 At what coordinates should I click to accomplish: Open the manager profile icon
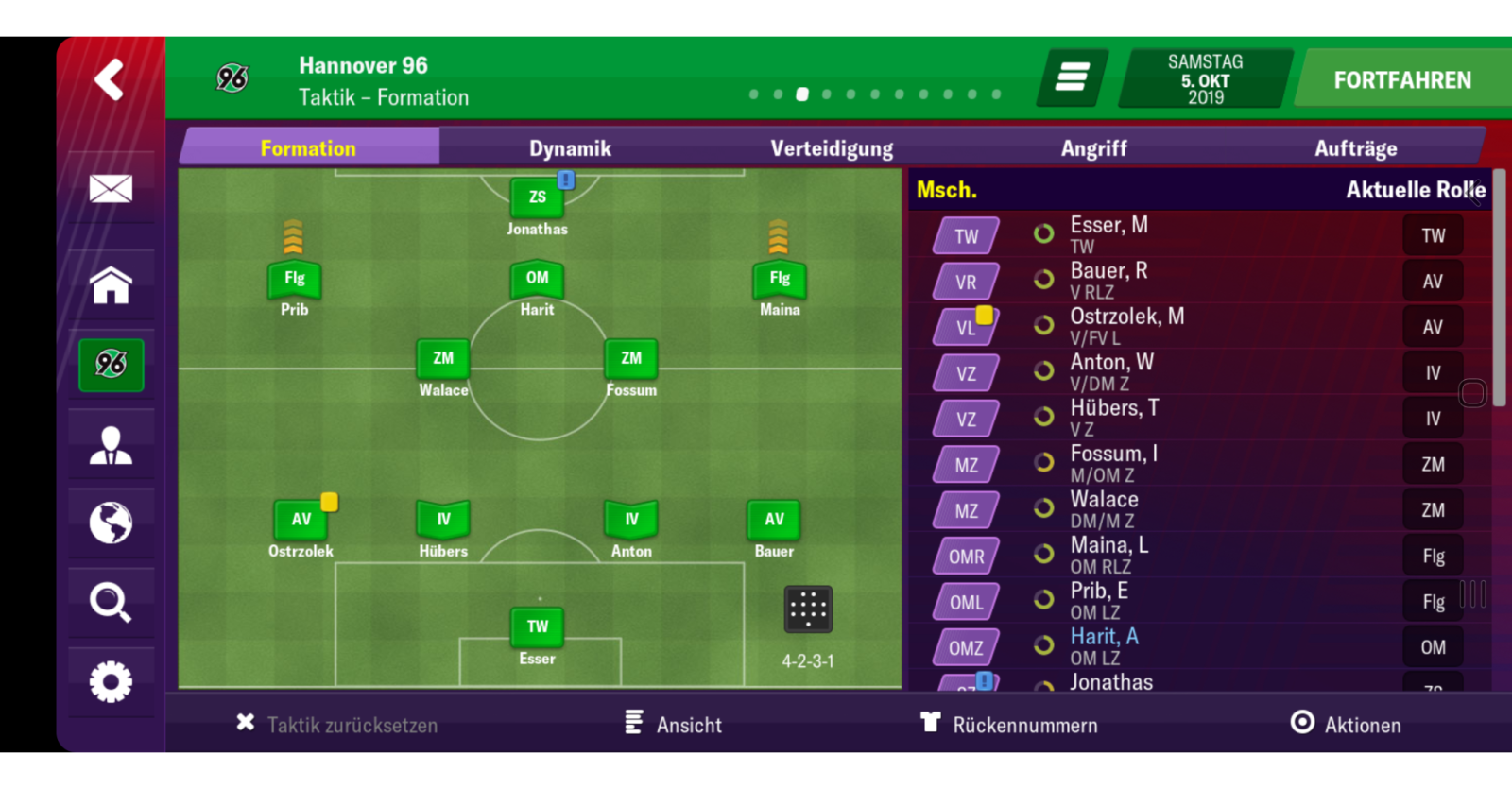point(111,445)
